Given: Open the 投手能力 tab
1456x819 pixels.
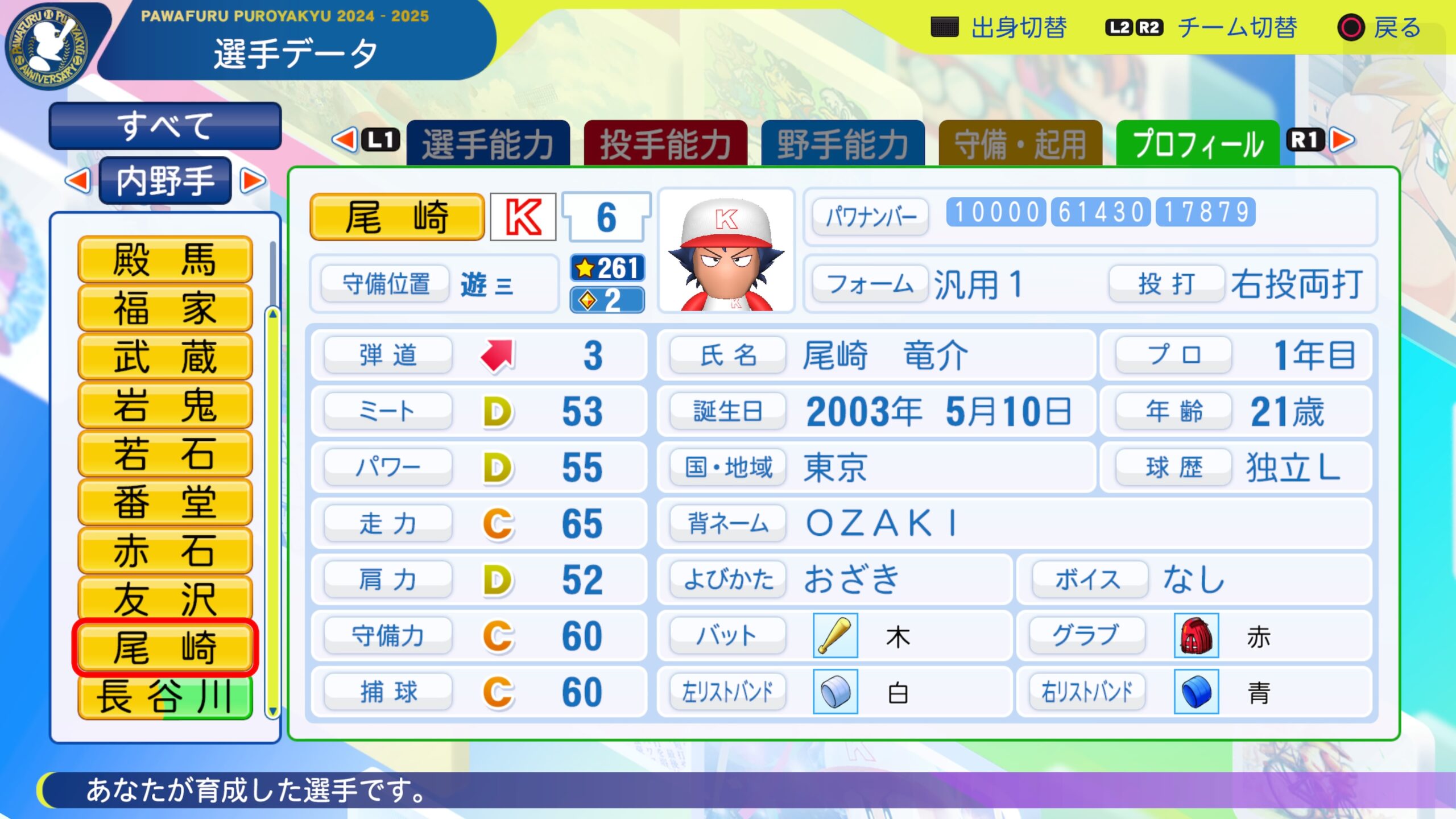Looking at the screenshot, I should coord(665,143).
